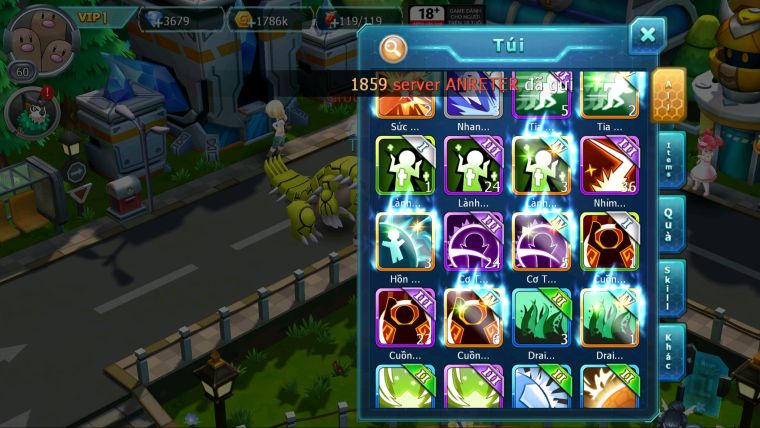Select the Cơ T purple dome item with count 5
The width and height of the screenshot is (760, 428).
[x=541, y=240]
